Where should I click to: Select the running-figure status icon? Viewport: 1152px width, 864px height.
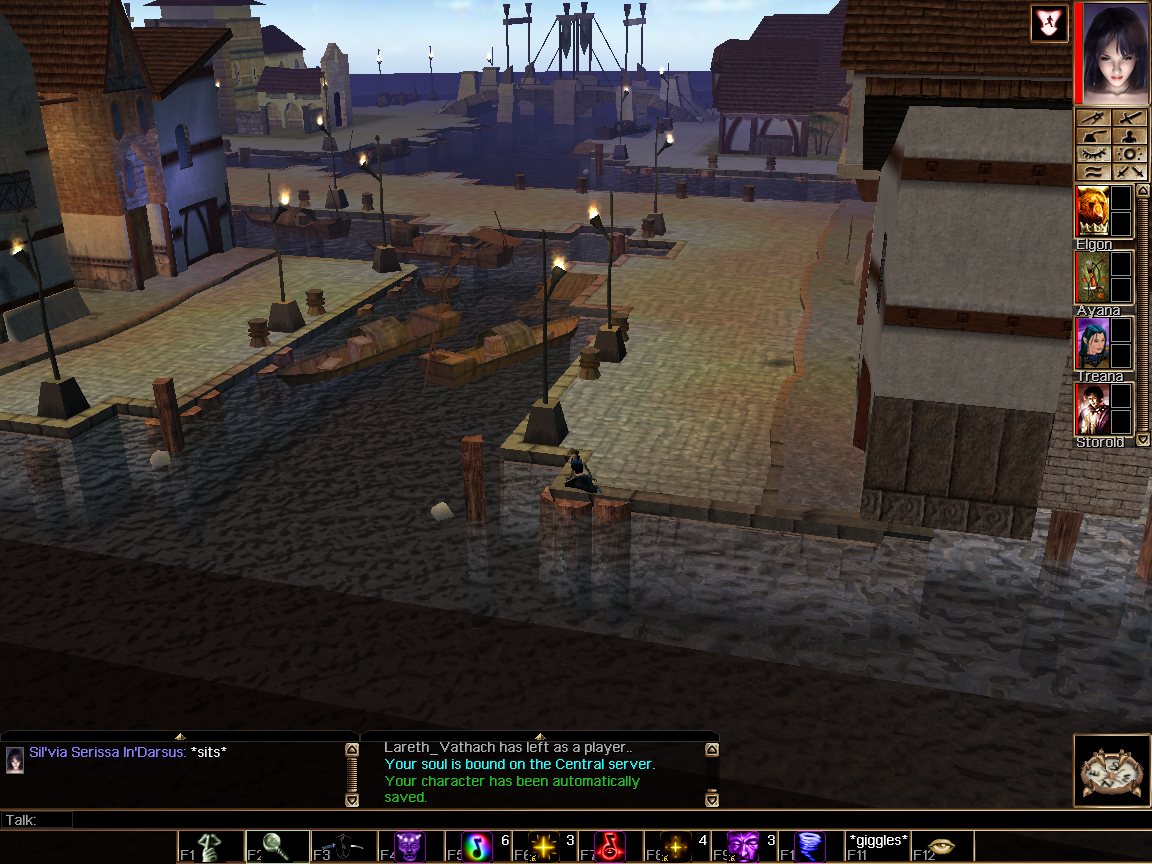(1049, 23)
